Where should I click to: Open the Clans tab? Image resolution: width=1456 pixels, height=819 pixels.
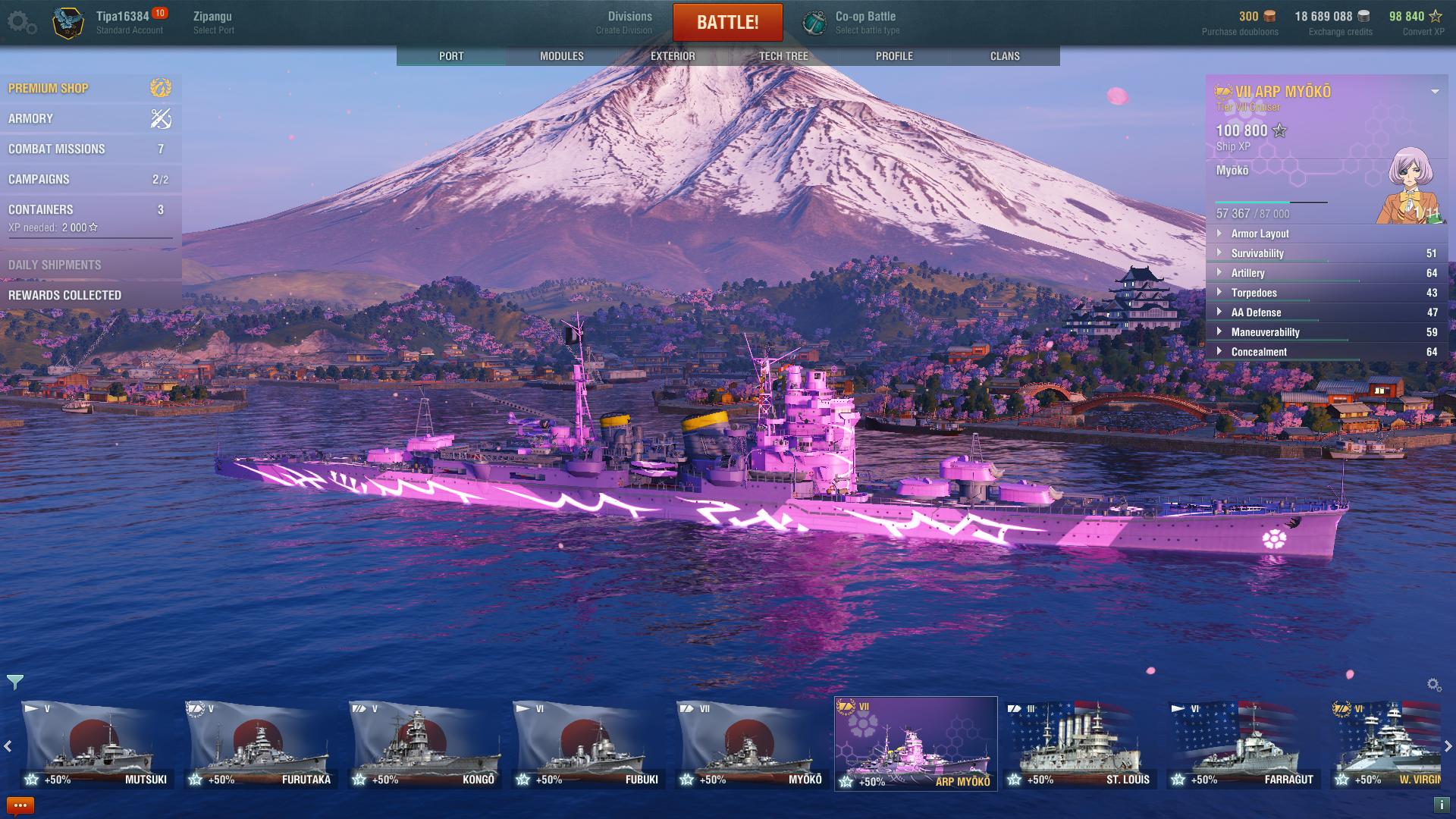pos(1005,56)
